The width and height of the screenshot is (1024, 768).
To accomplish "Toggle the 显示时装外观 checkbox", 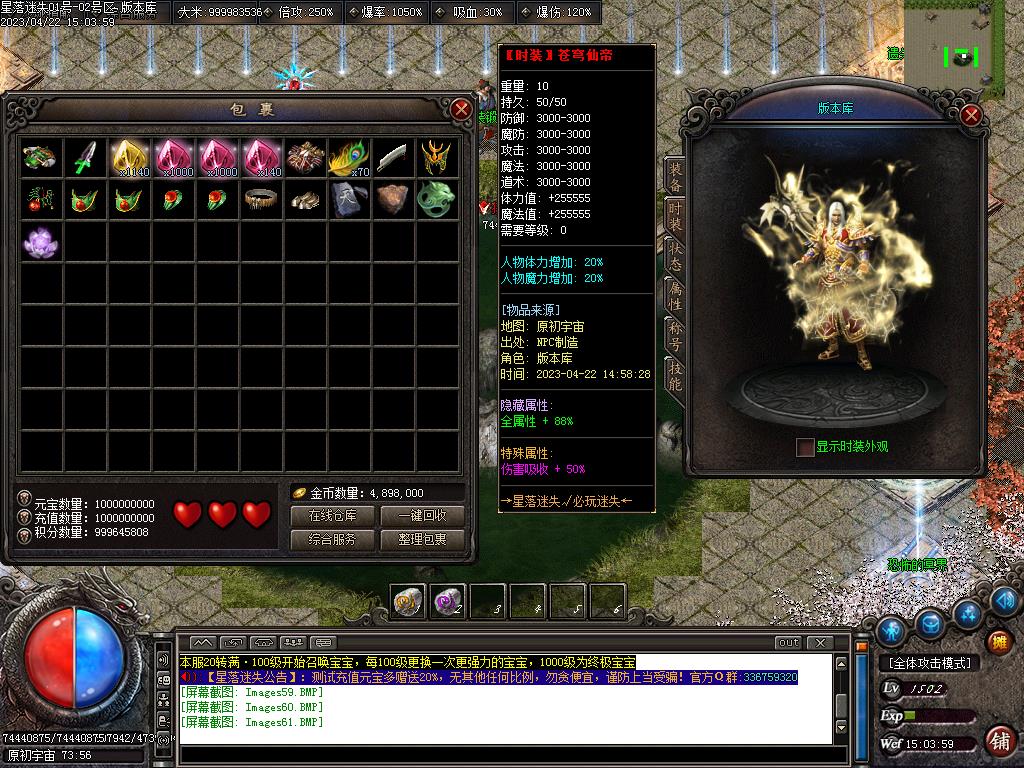I will pos(805,447).
